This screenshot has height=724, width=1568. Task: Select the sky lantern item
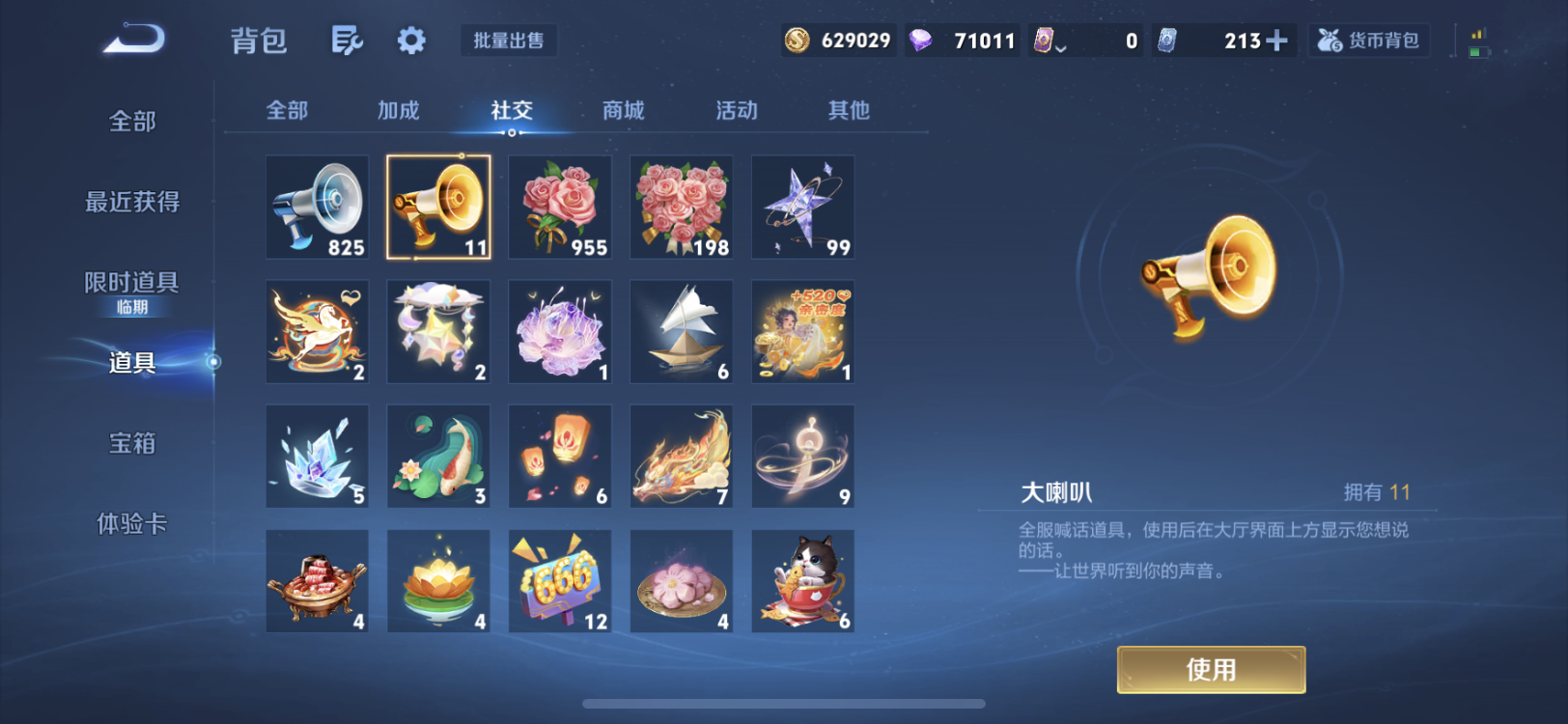pos(559,456)
